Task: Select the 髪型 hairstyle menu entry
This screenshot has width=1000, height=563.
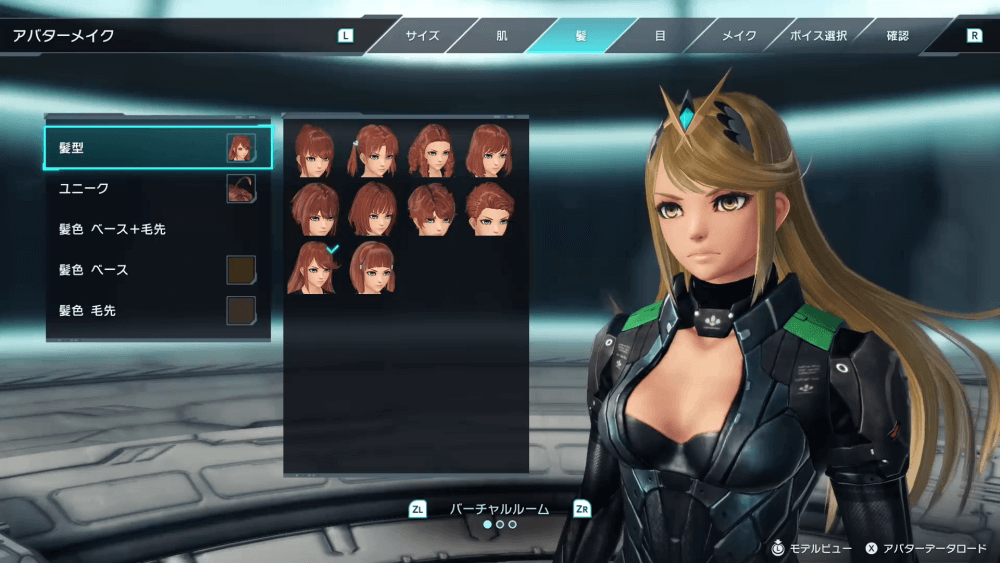Action: click(x=157, y=147)
